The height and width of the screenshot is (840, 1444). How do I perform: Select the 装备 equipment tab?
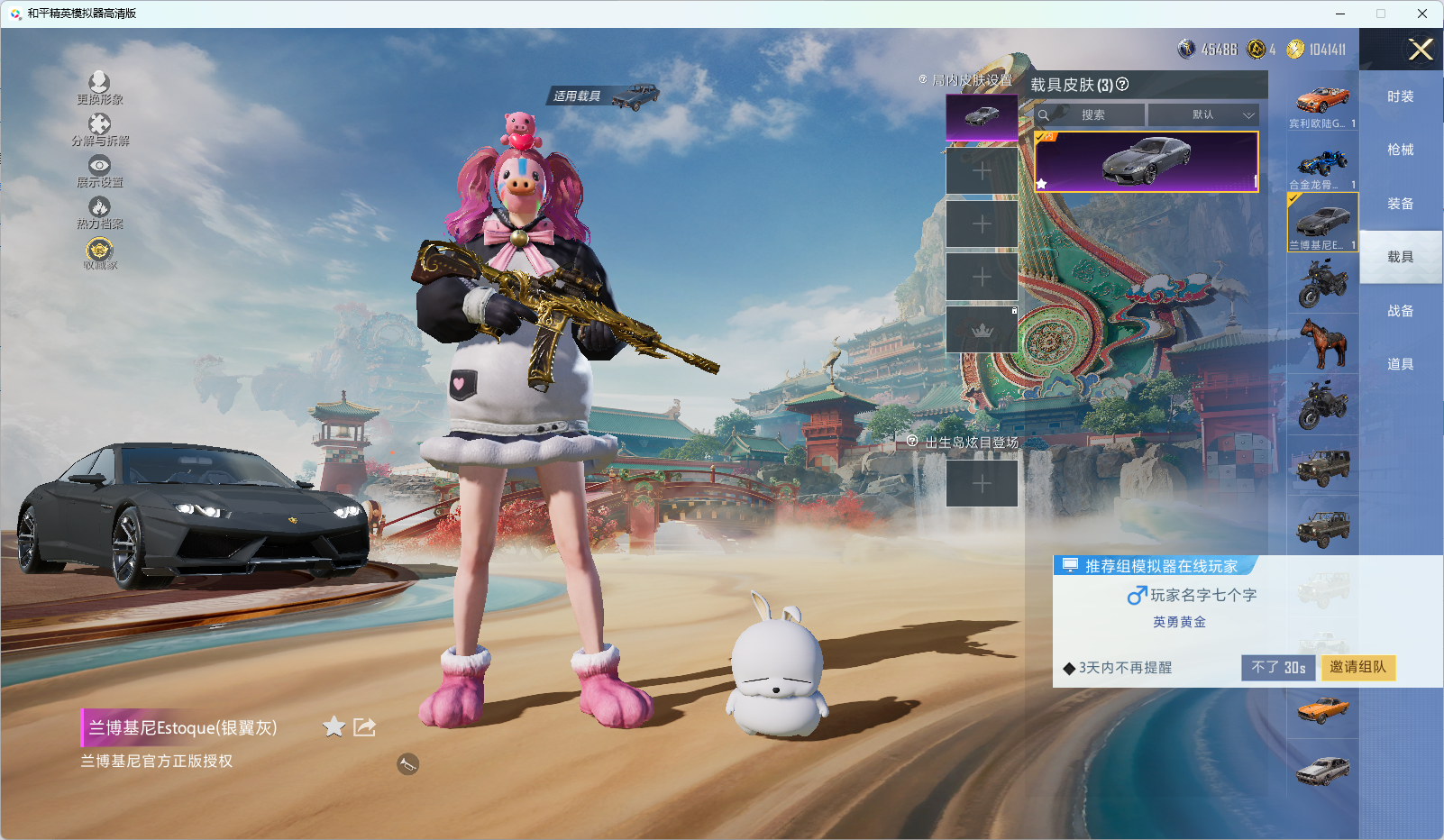(1400, 204)
